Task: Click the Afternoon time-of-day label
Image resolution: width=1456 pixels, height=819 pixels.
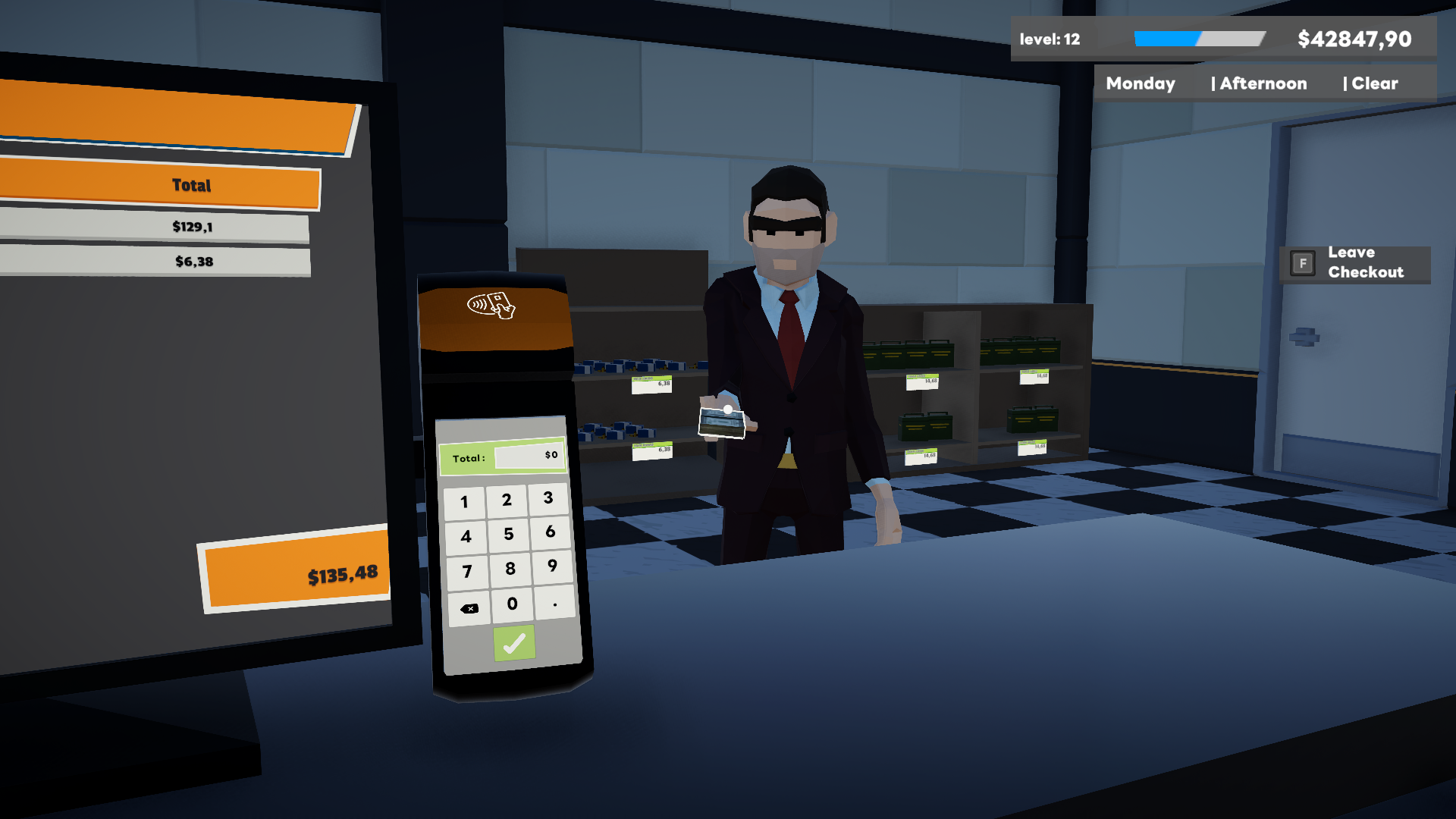Action: pyautogui.click(x=1262, y=83)
